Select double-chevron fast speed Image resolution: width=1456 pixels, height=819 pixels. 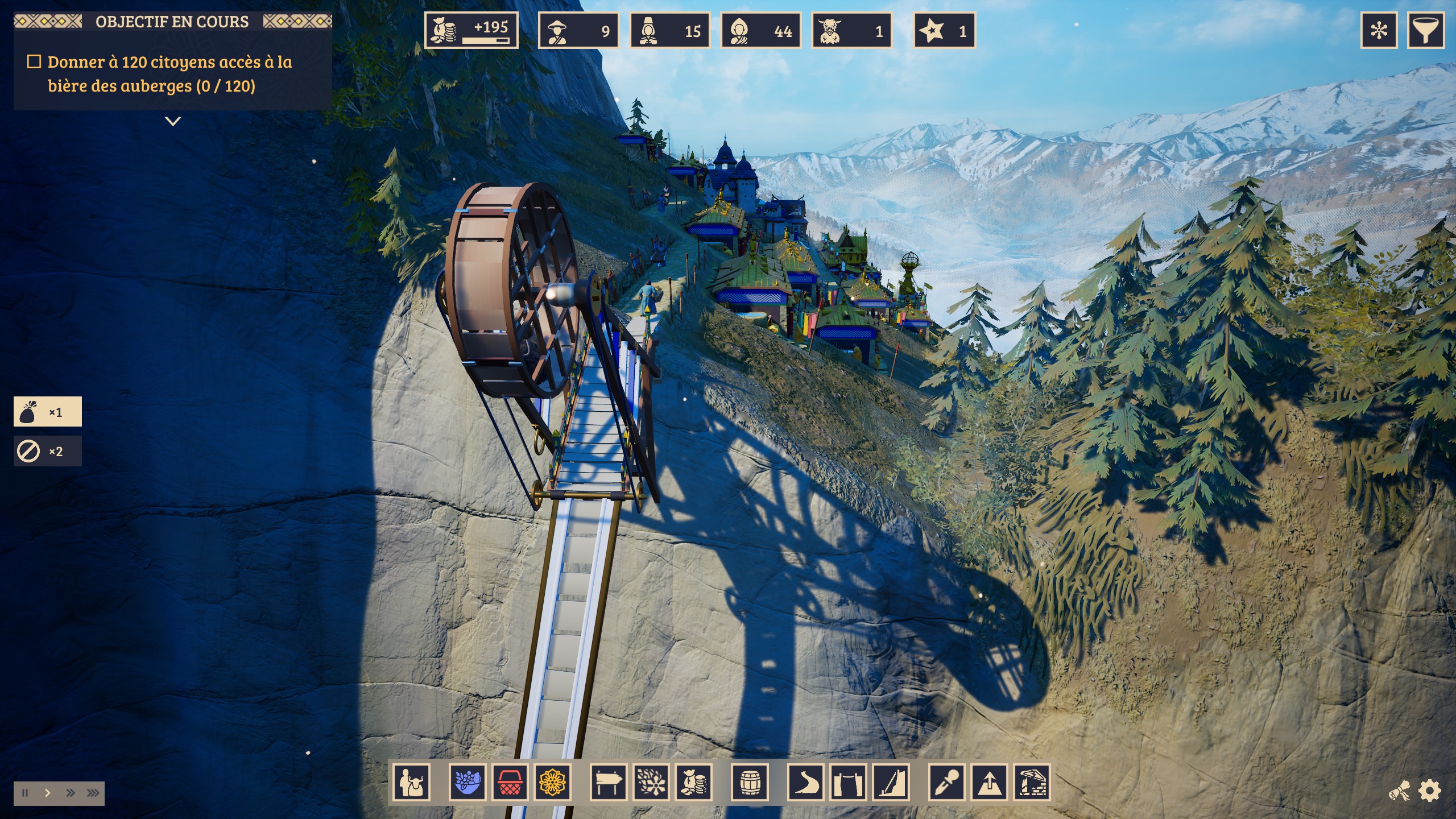coord(70,793)
